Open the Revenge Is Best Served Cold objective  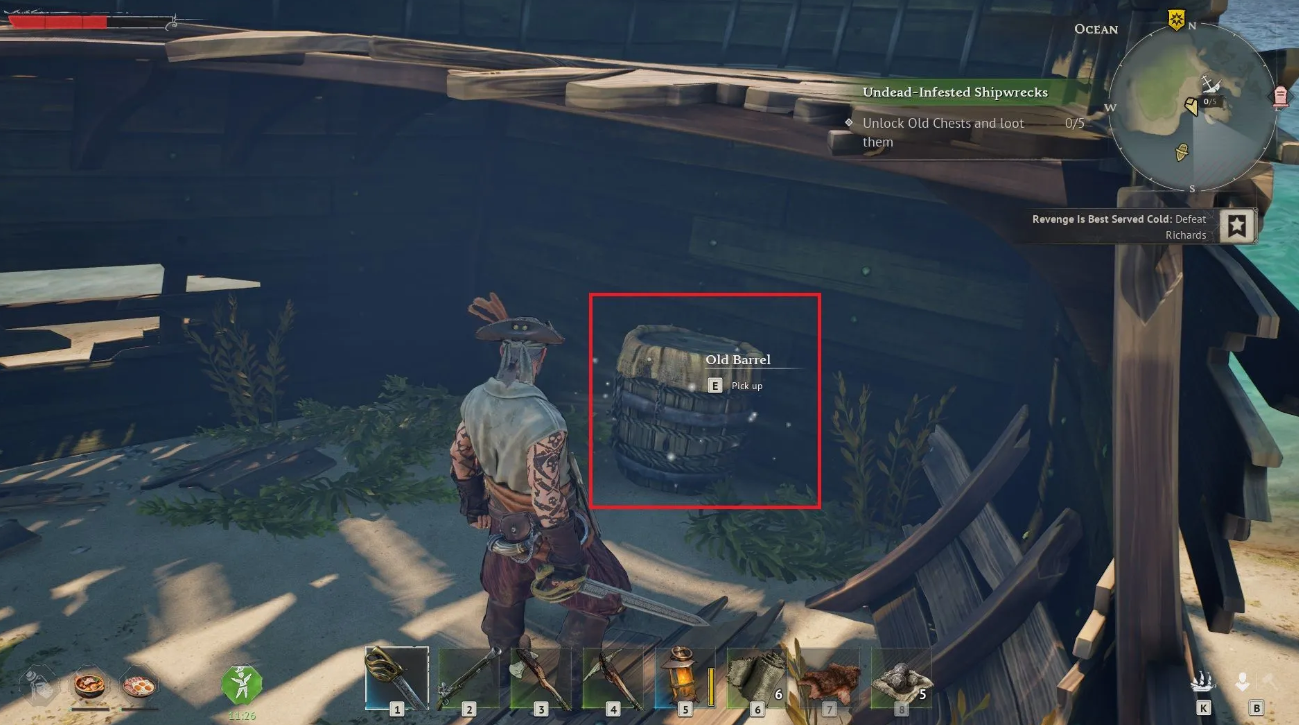[1238, 226]
